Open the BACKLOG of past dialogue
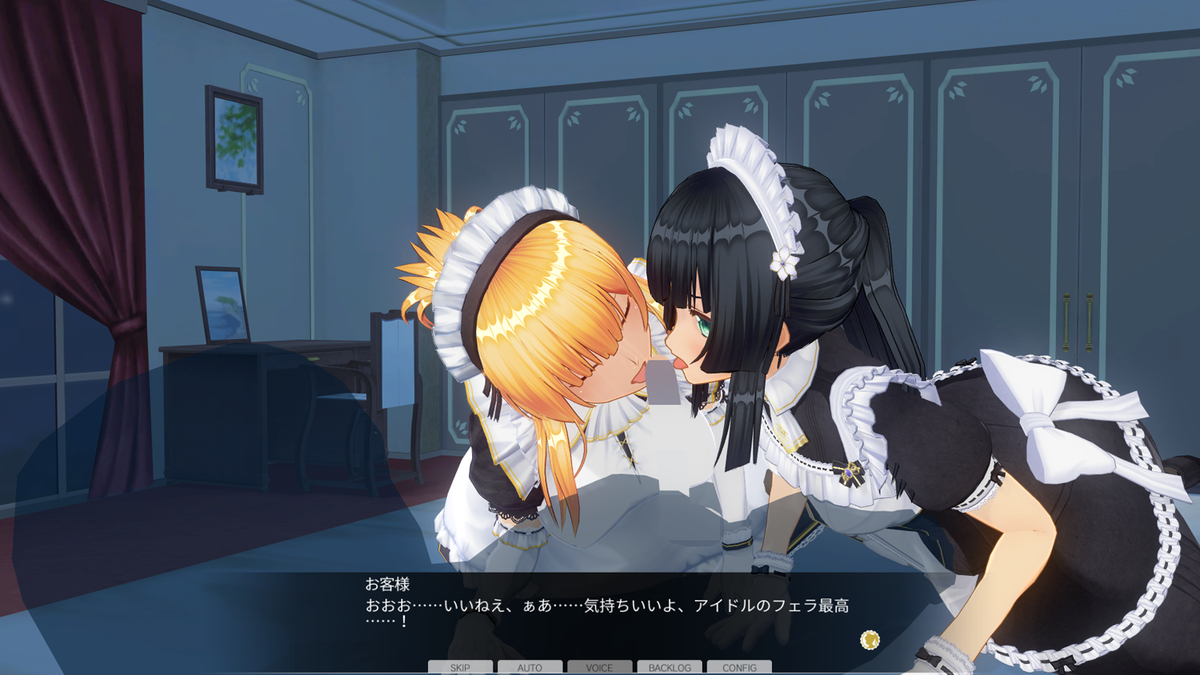This screenshot has width=1200, height=675. pyautogui.click(x=669, y=667)
